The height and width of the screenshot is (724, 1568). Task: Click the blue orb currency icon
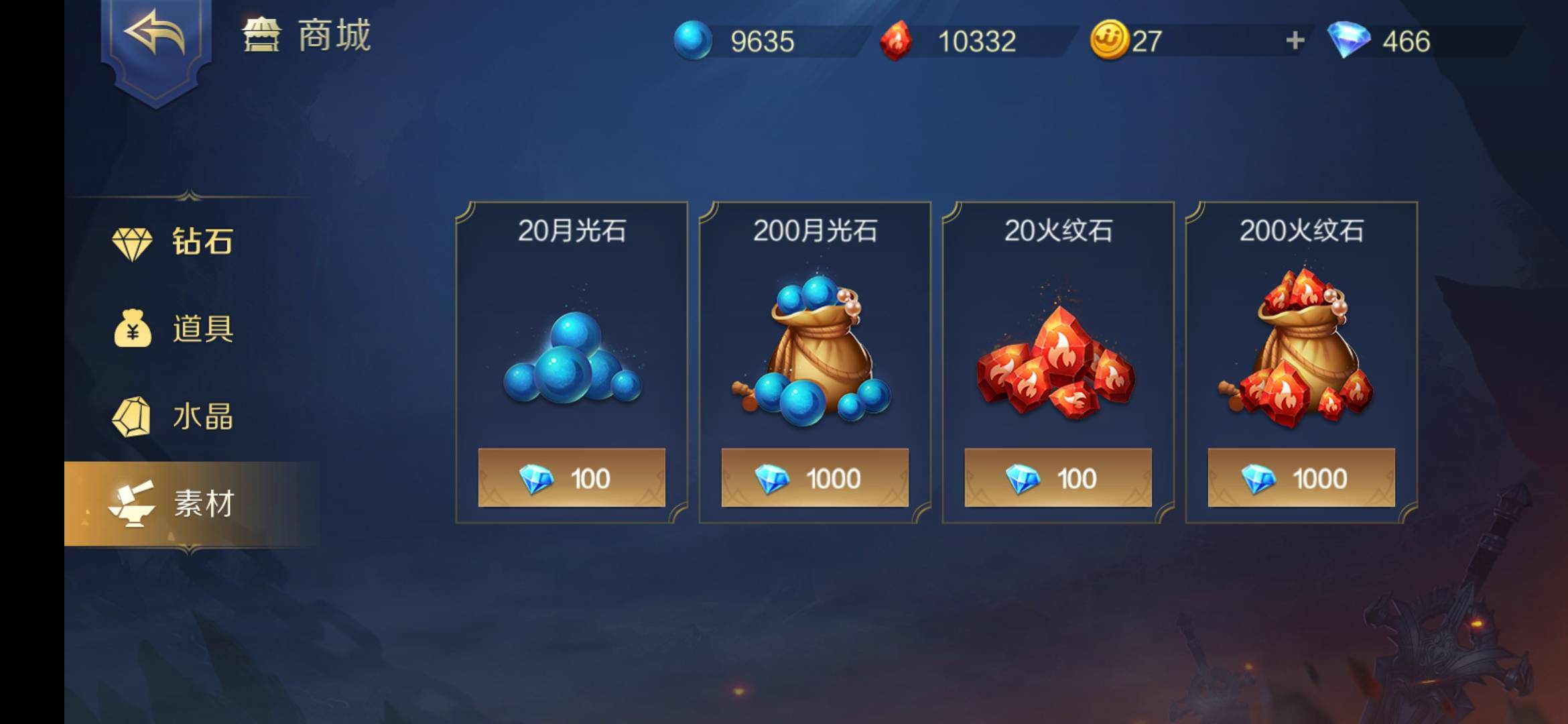coord(694,40)
